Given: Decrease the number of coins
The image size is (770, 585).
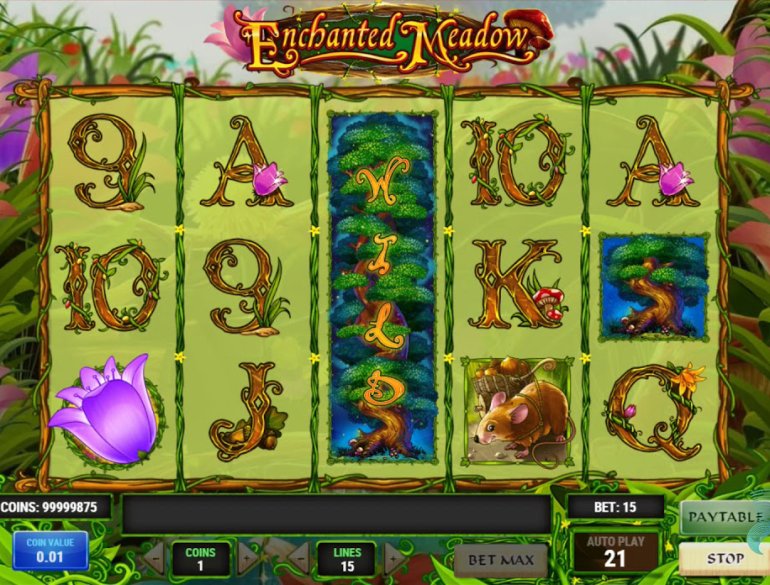Looking at the screenshot, I should click(153, 557).
